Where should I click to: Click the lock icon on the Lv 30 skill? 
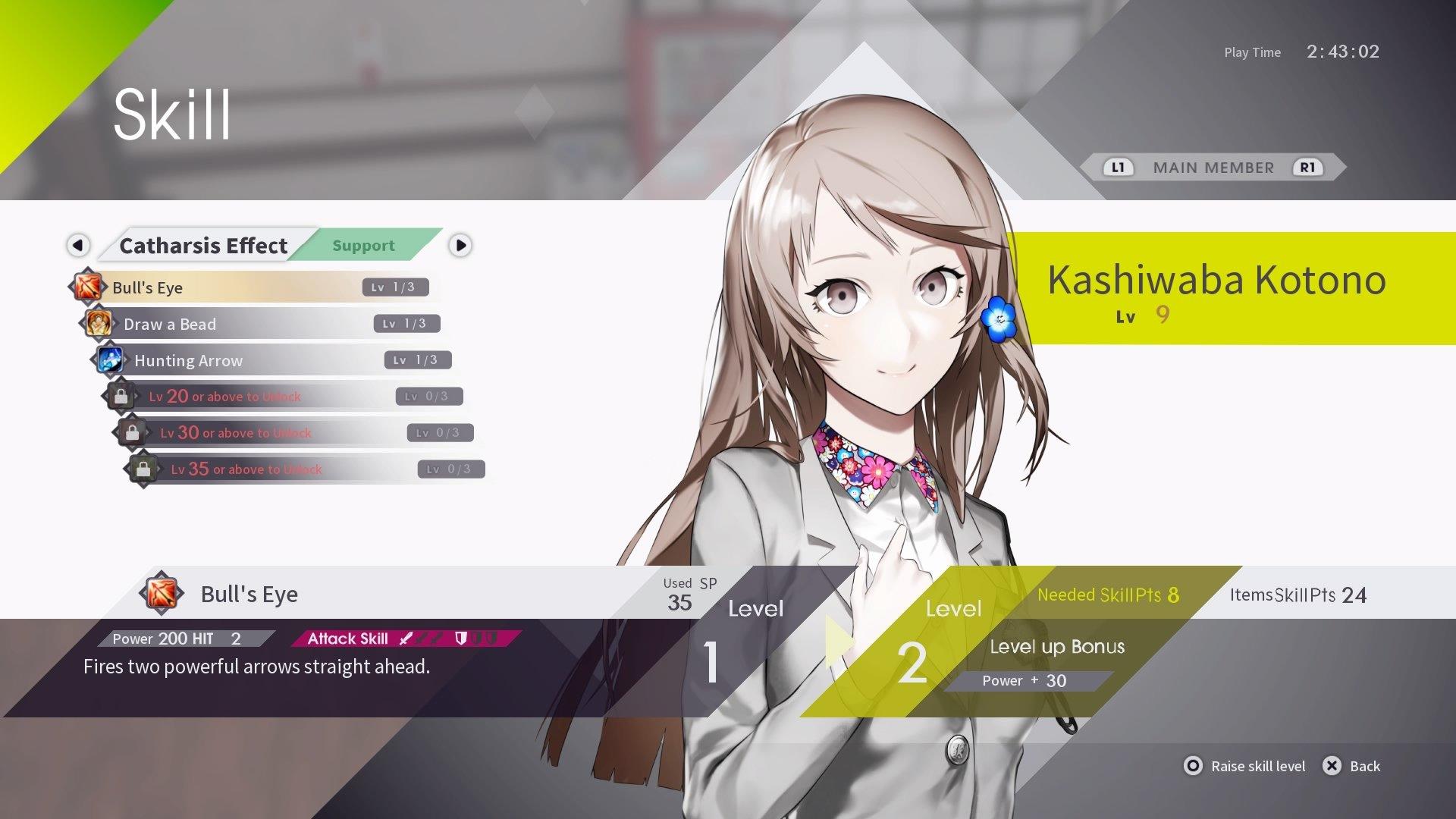tap(131, 432)
